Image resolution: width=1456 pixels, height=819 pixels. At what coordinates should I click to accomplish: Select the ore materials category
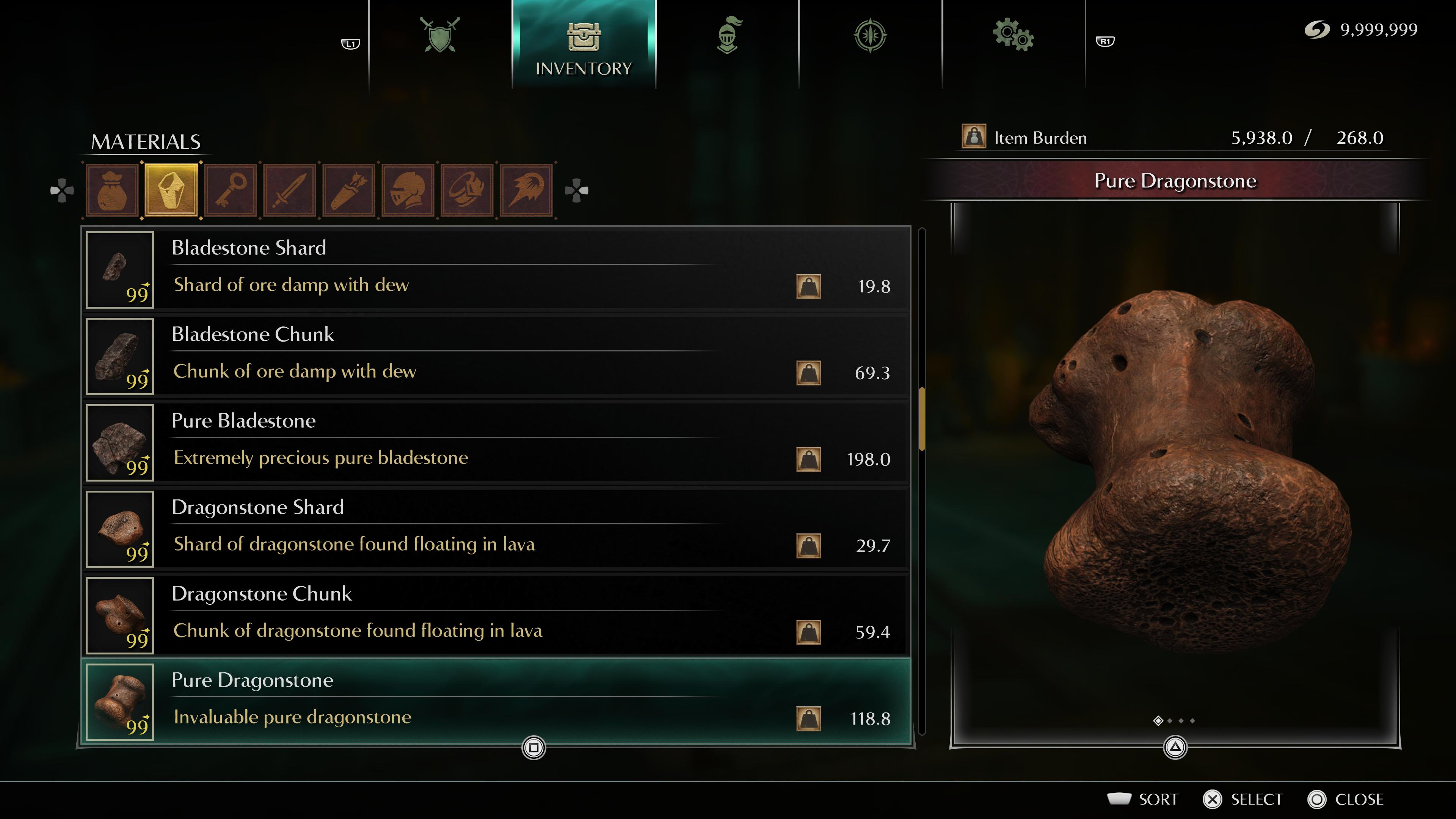pyautogui.click(x=171, y=190)
